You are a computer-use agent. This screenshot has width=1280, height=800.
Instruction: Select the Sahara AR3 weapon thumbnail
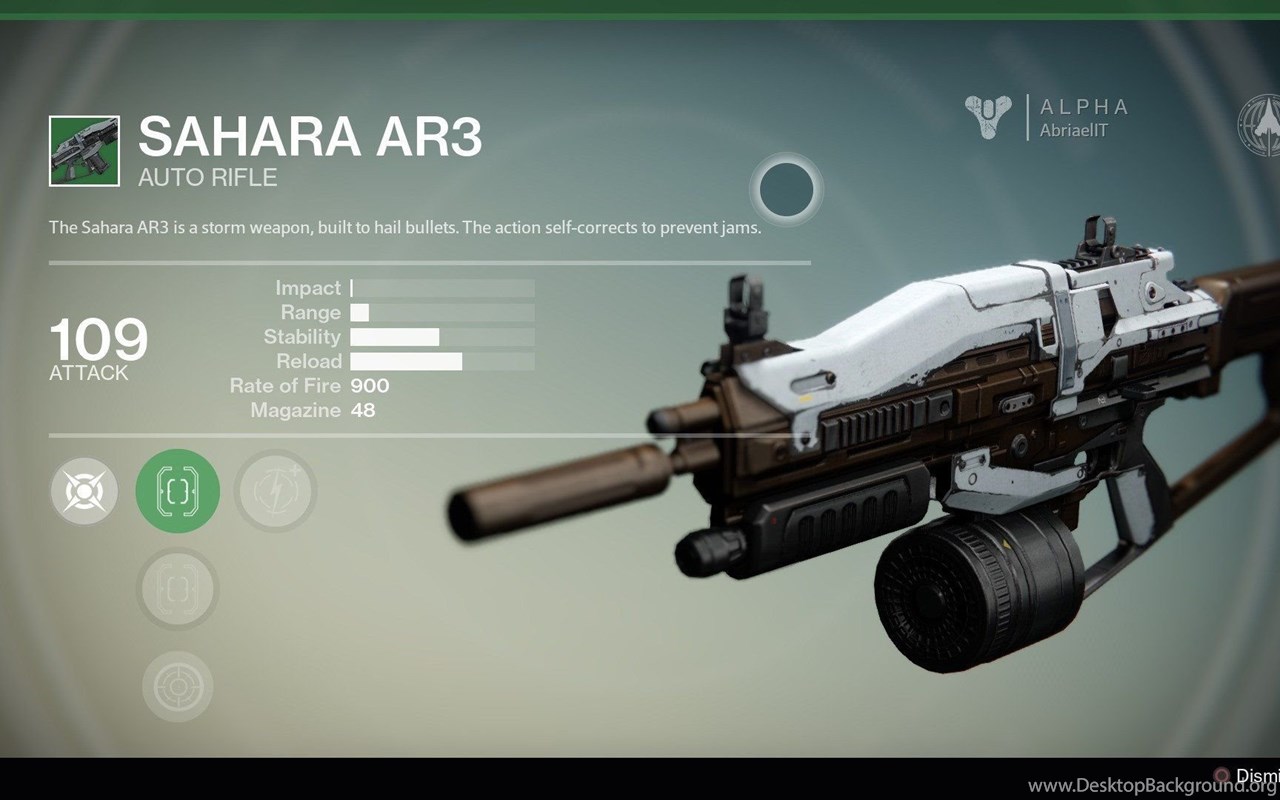[84, 151]
